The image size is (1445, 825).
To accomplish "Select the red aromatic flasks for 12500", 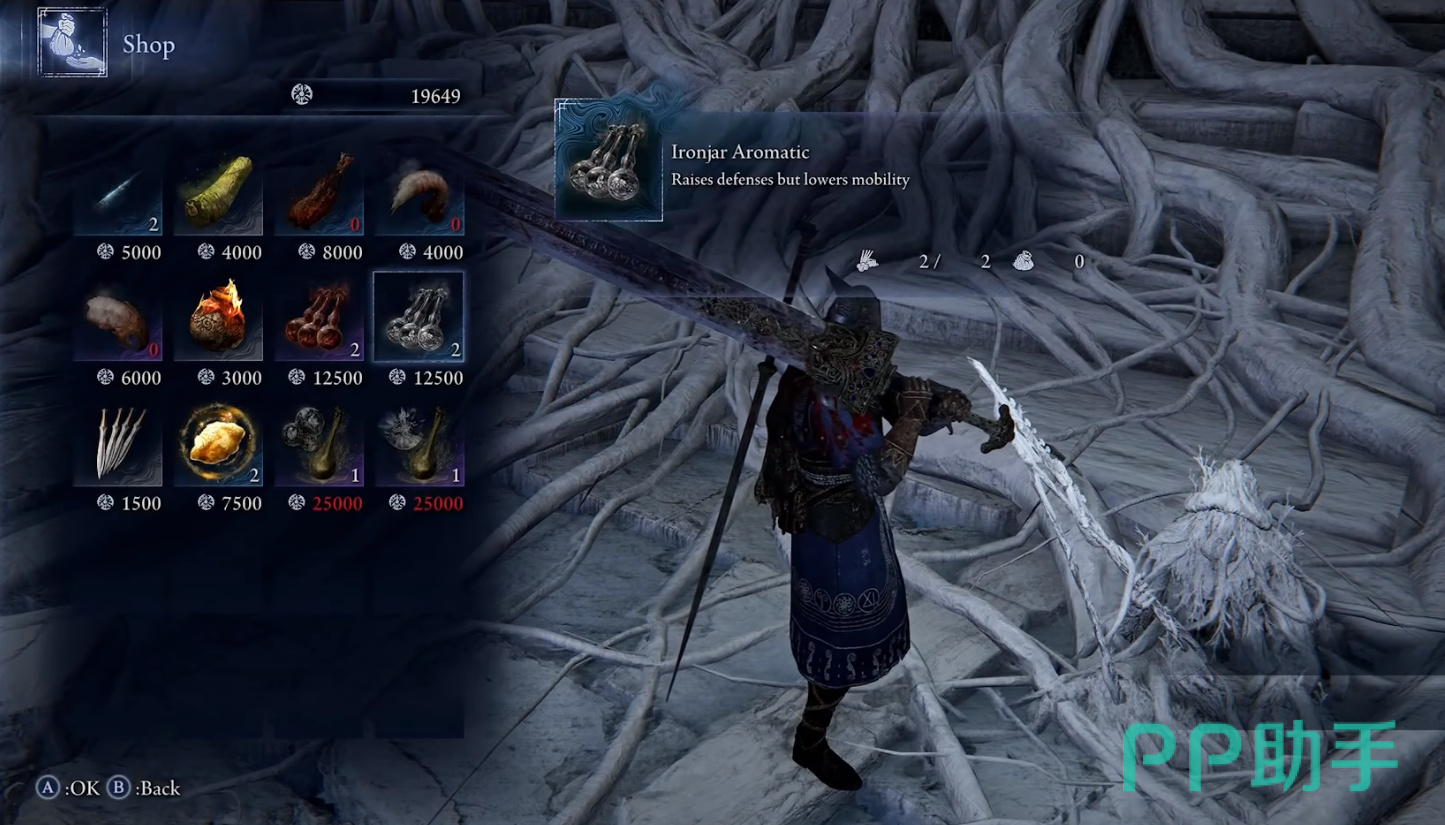I will 319,320.
